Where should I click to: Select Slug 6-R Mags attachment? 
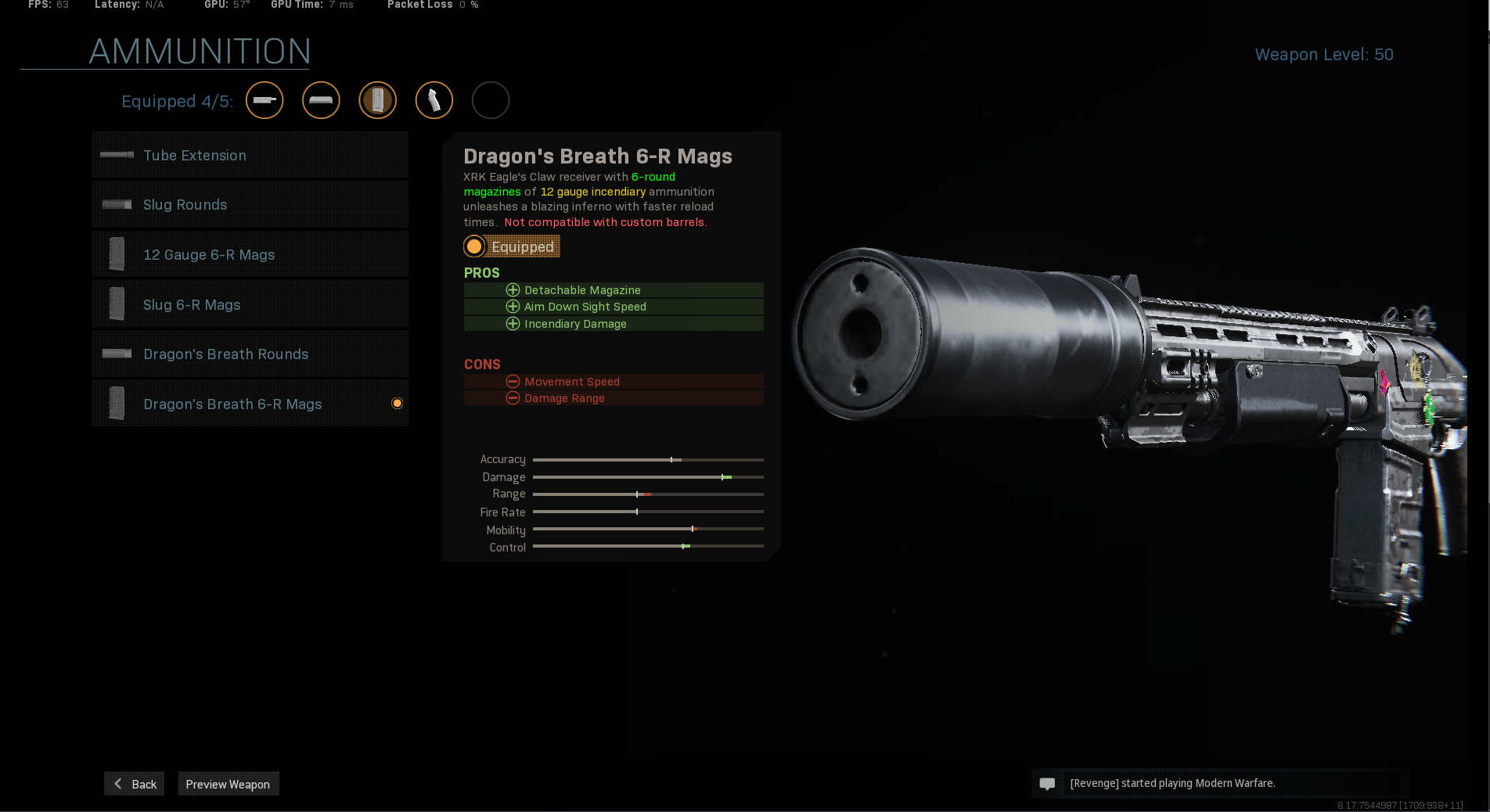(250, 304)
